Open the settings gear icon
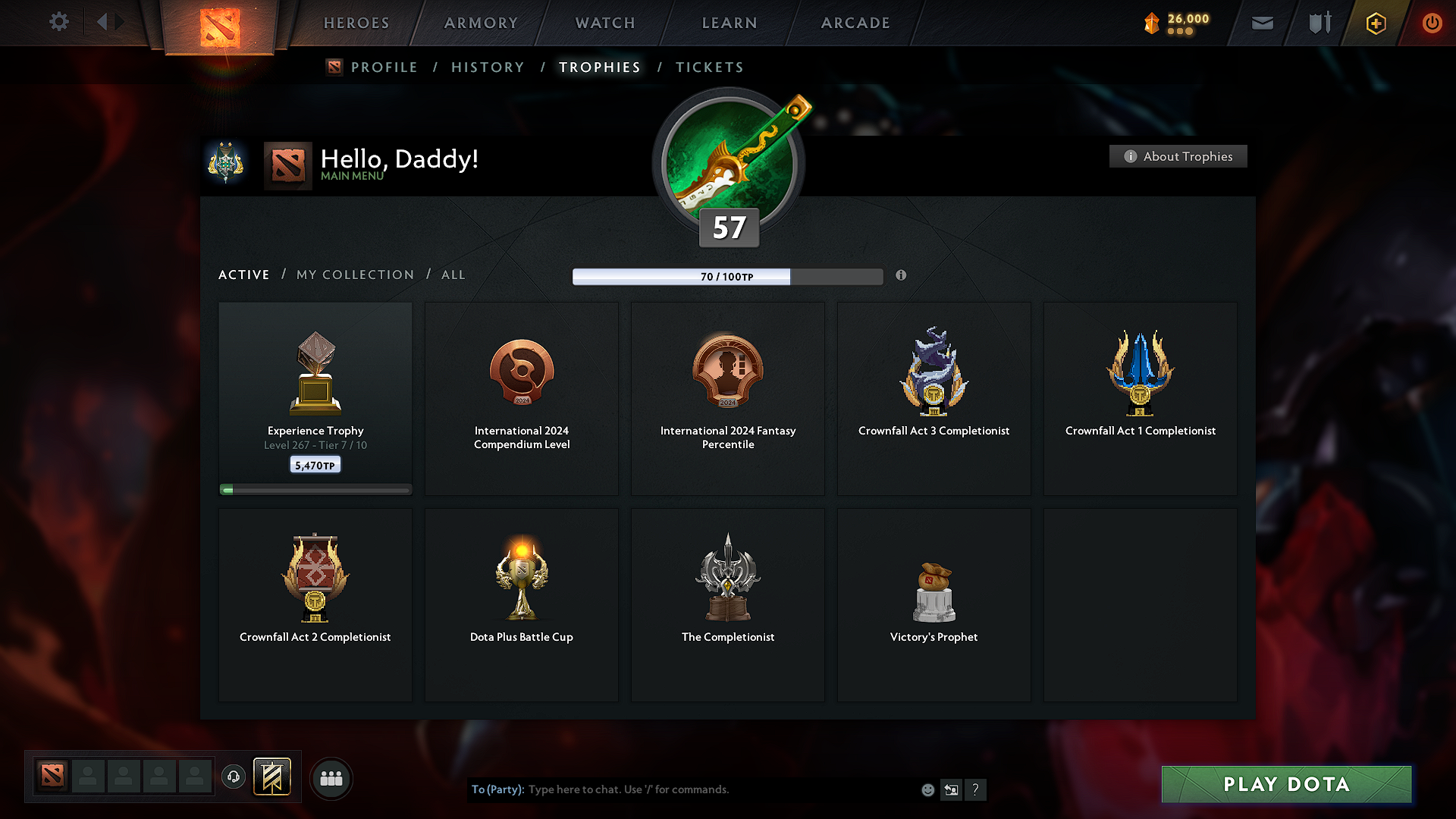The image size is (1456, 819). (x=59, y=22)
